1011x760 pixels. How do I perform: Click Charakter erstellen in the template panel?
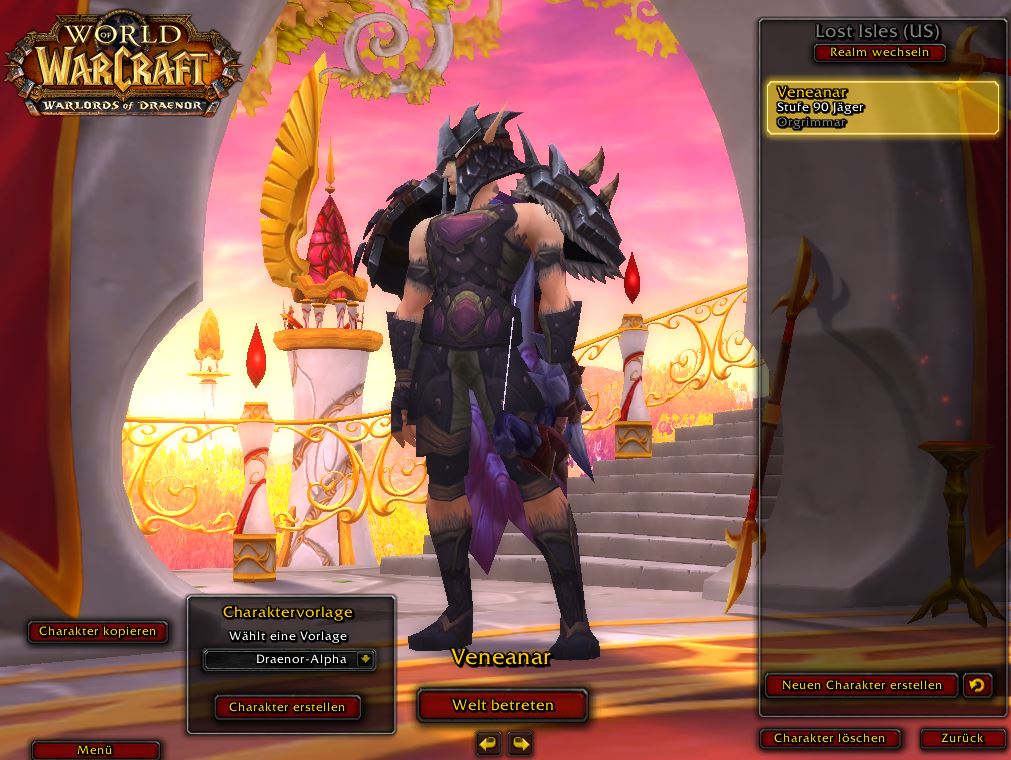click(x=287, y=707)
